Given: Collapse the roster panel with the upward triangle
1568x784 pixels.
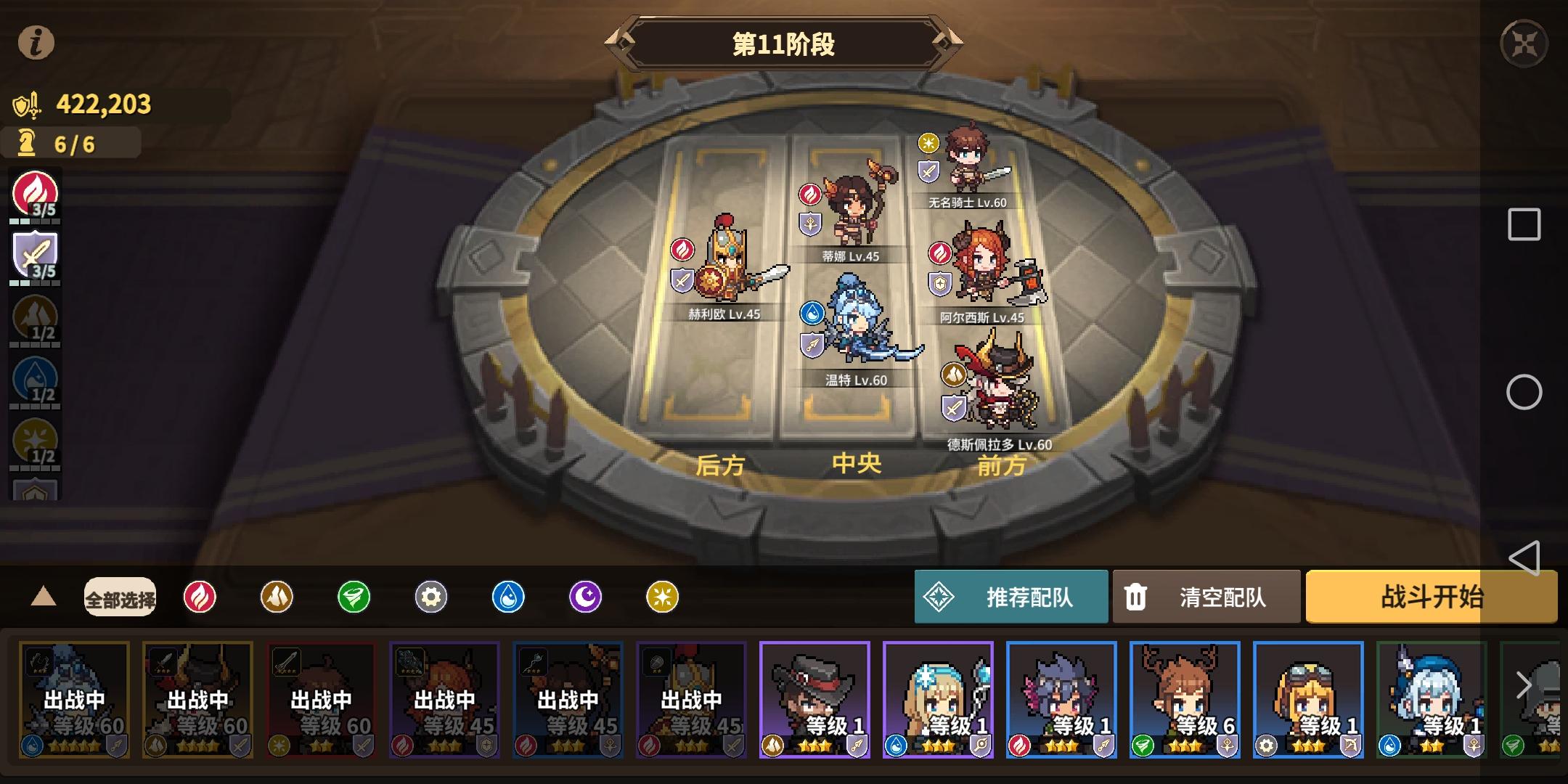Looking at the screenshot, I should (x=45, y=597).
